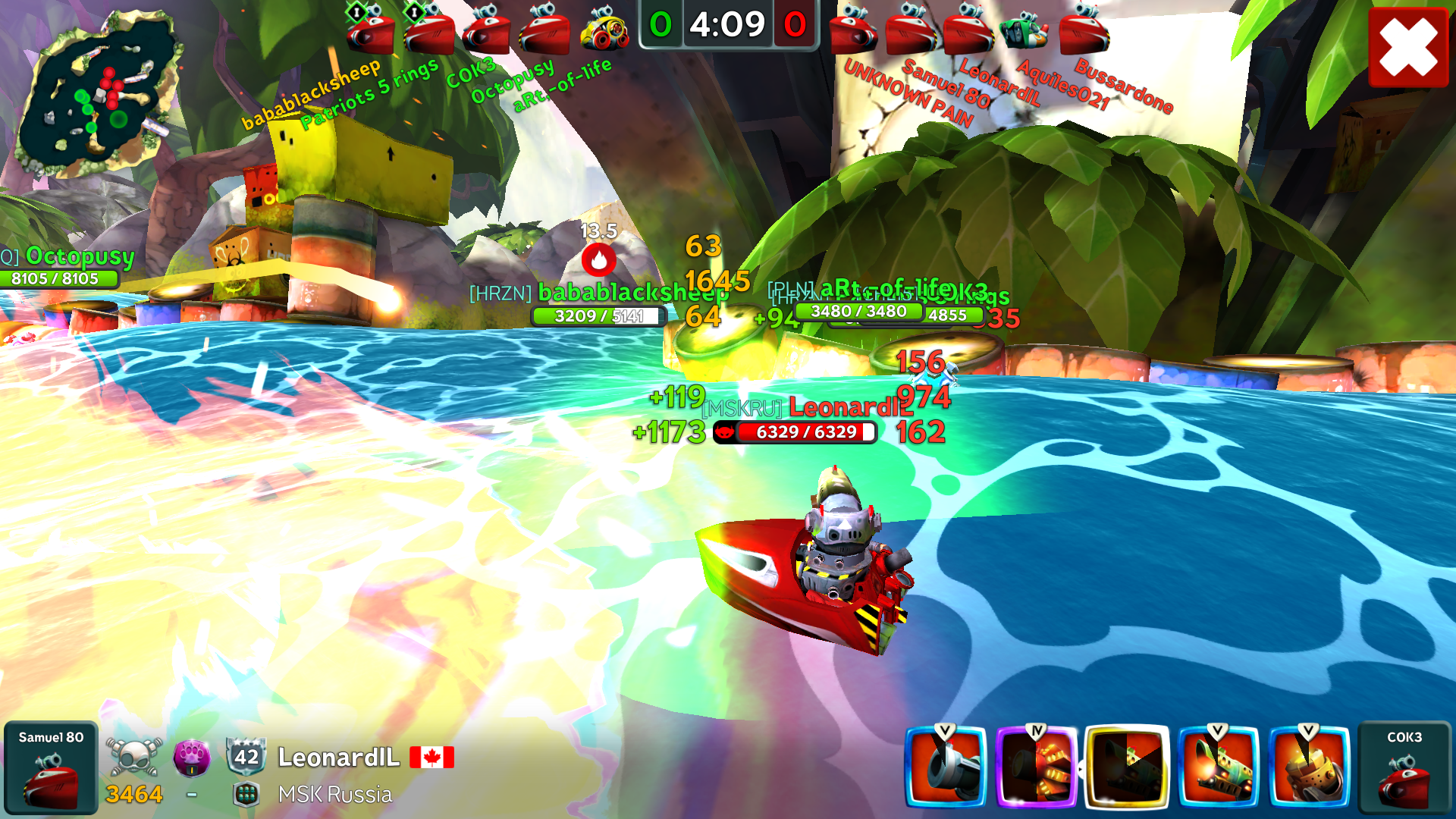Select Octopusy's red ship icon in top bar
This screenshot has height=819, width=1456.
click(544, 32)
